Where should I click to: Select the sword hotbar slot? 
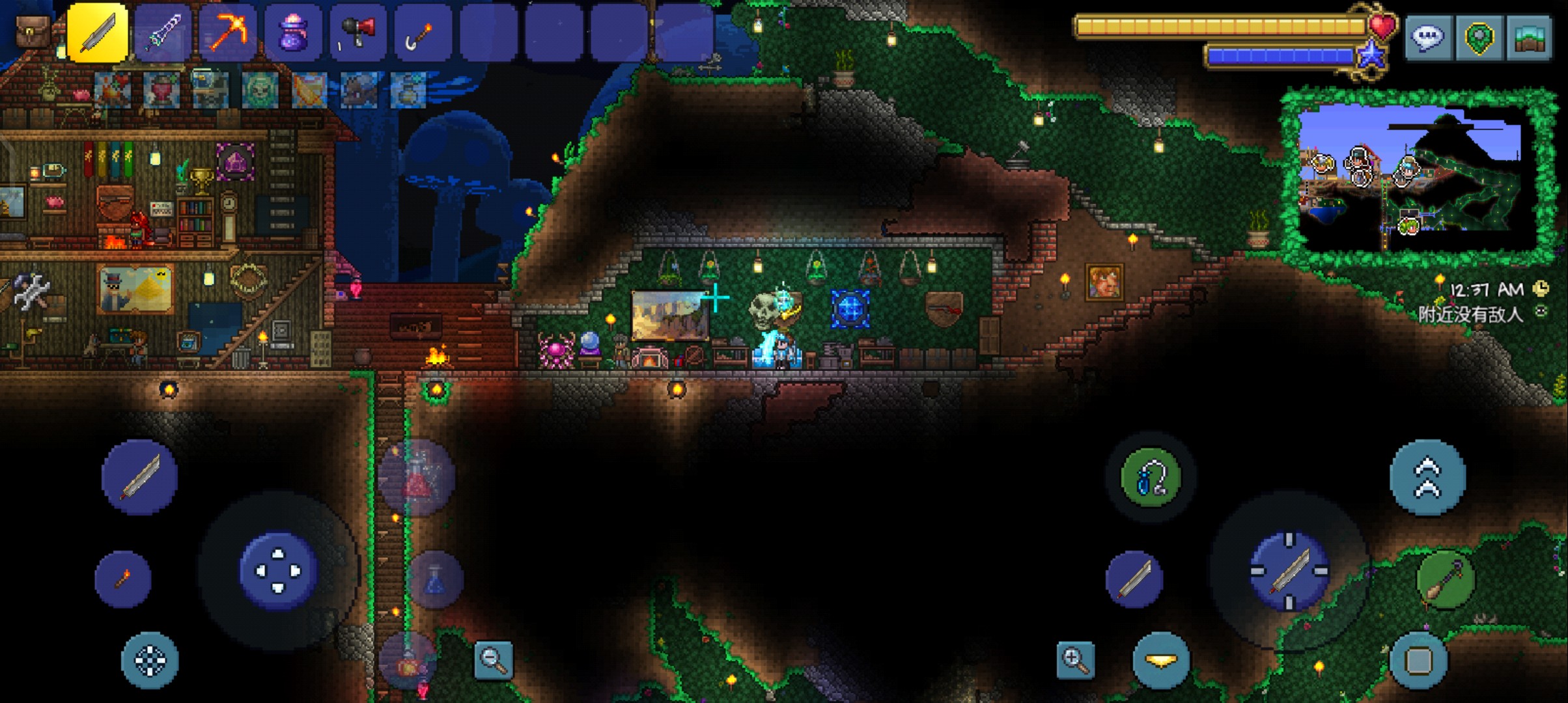click(x=98, y=33)
